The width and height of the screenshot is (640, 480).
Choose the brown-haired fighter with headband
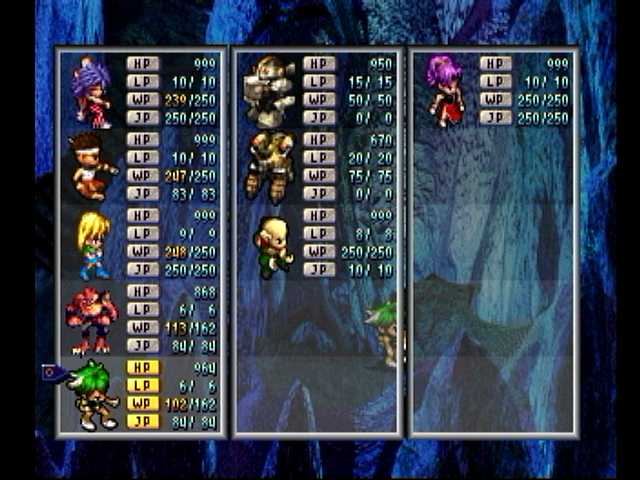tap(91, 167)
